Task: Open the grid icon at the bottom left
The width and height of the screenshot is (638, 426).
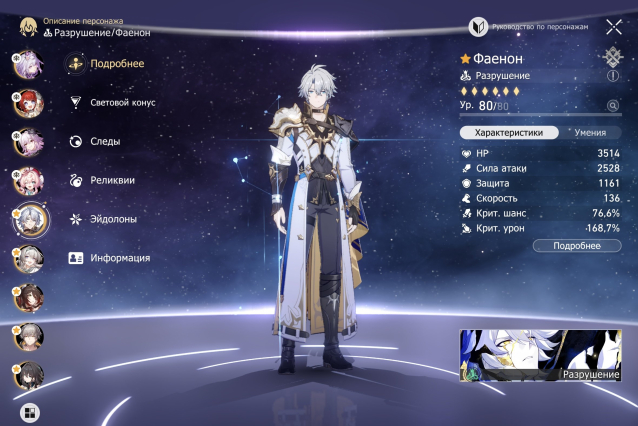Action: coord(29,411)
